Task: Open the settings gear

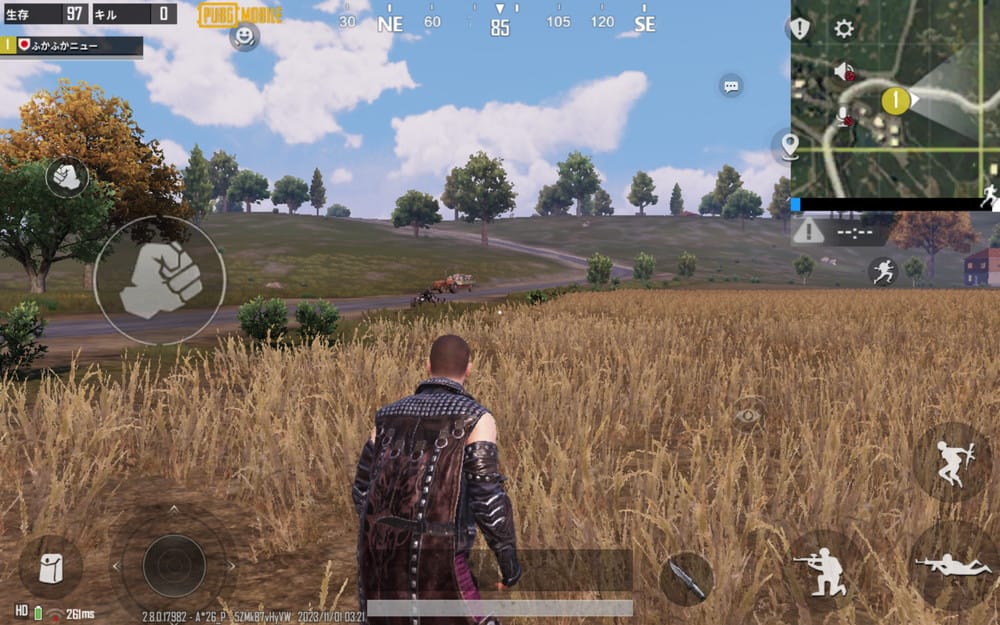Action: click(844, 28)
